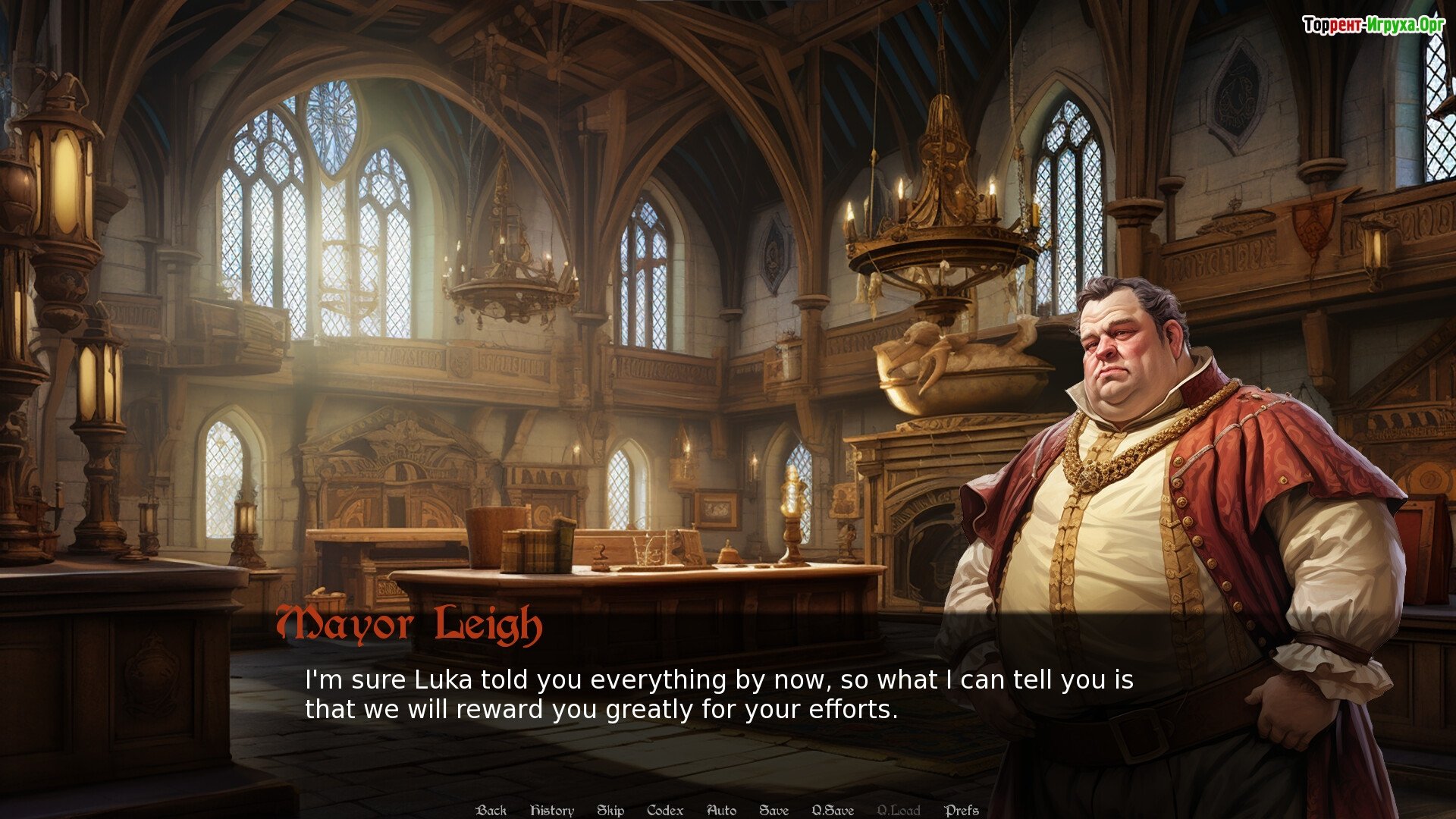Open the dialogue History log
This screenshot has height=819, width=1456.
click(x=552, y=810)
